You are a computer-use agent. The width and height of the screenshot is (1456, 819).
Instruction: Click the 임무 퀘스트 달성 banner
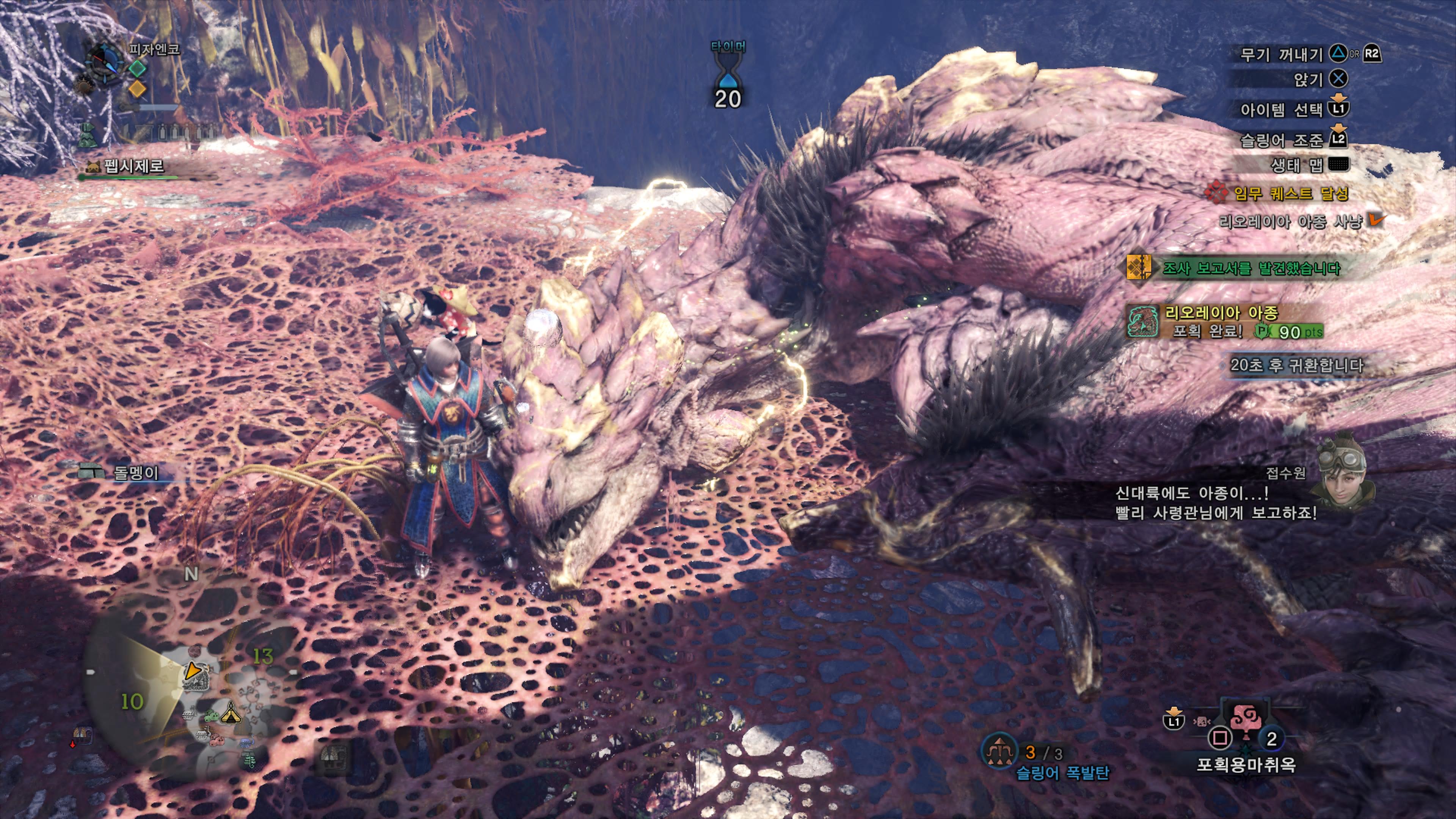(x=1290, y=194)
